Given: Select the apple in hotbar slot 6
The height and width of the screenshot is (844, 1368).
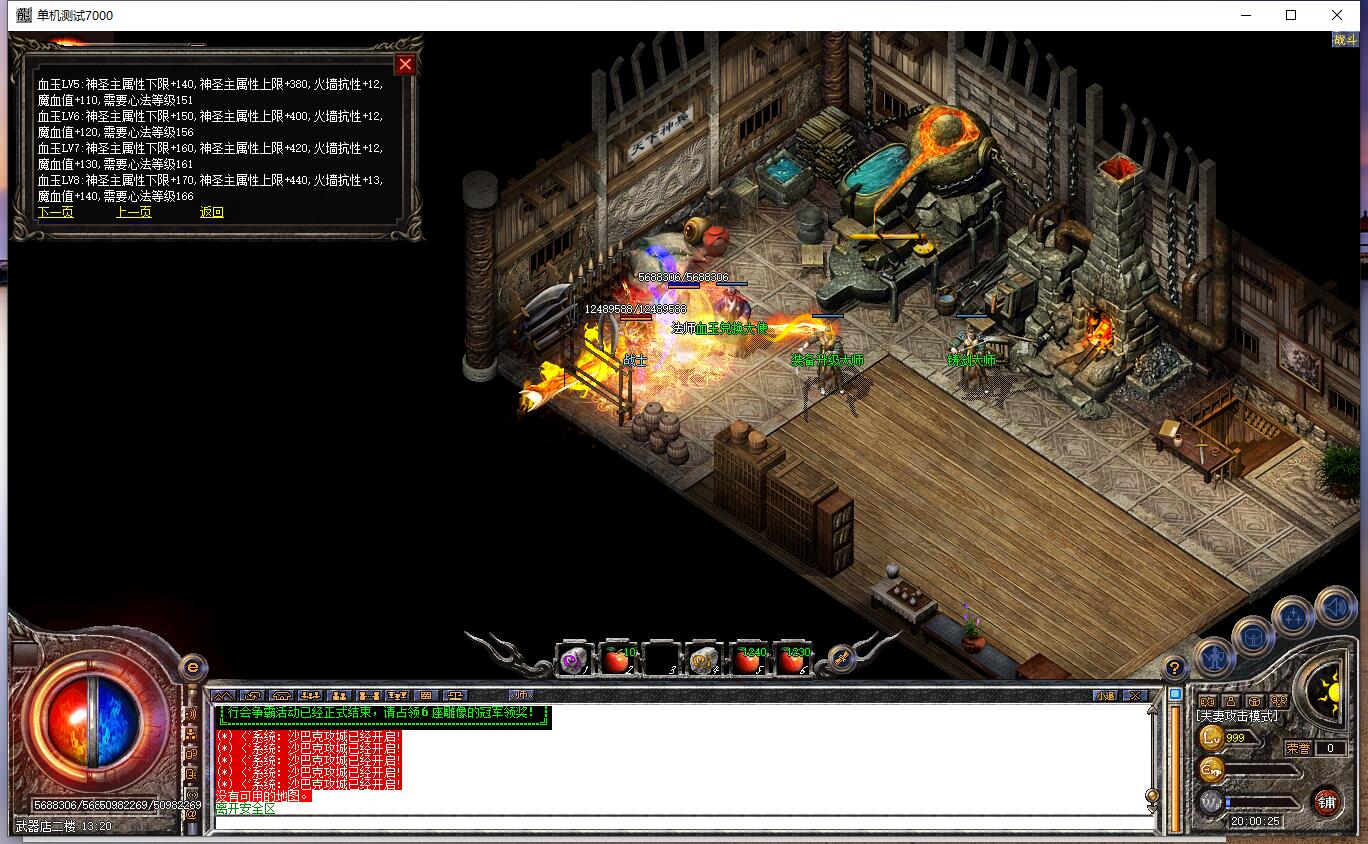Looking at the screenshot, I should [x=791, y=660].
